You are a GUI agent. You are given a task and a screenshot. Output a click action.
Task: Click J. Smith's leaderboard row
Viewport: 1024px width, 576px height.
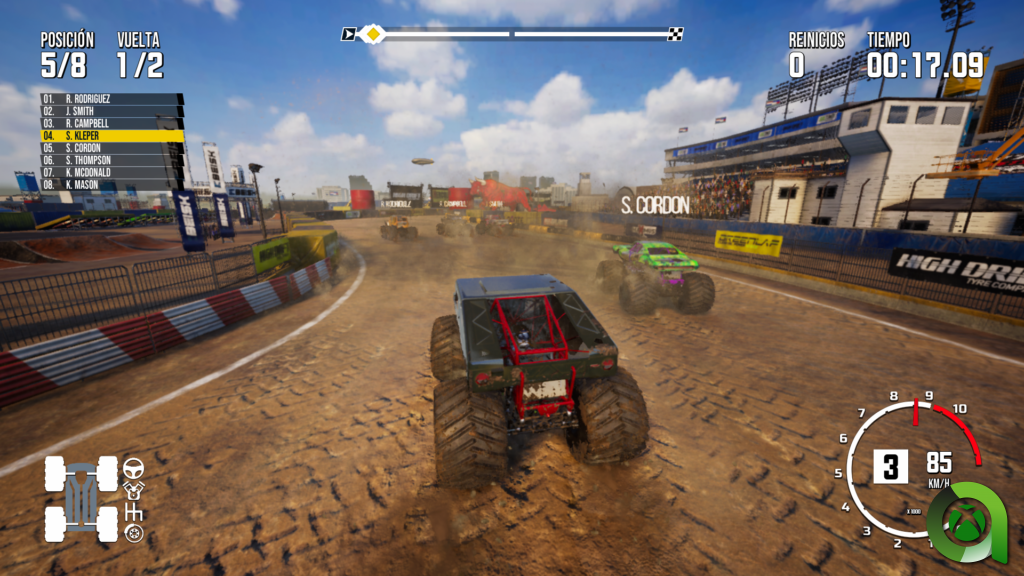110,111
